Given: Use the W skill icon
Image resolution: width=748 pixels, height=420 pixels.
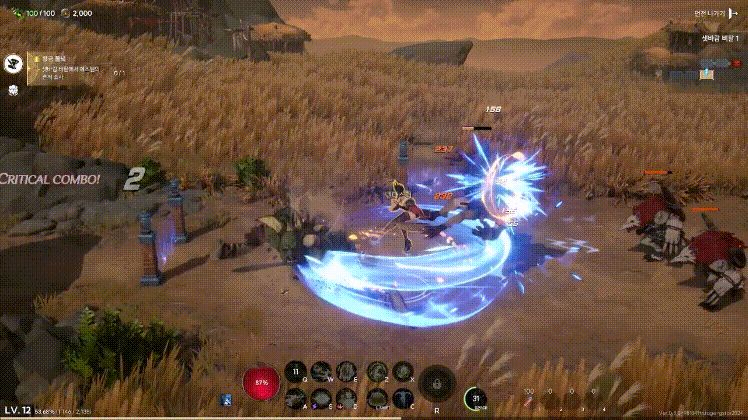Looking at the screenshot, I should pos(321,372).
